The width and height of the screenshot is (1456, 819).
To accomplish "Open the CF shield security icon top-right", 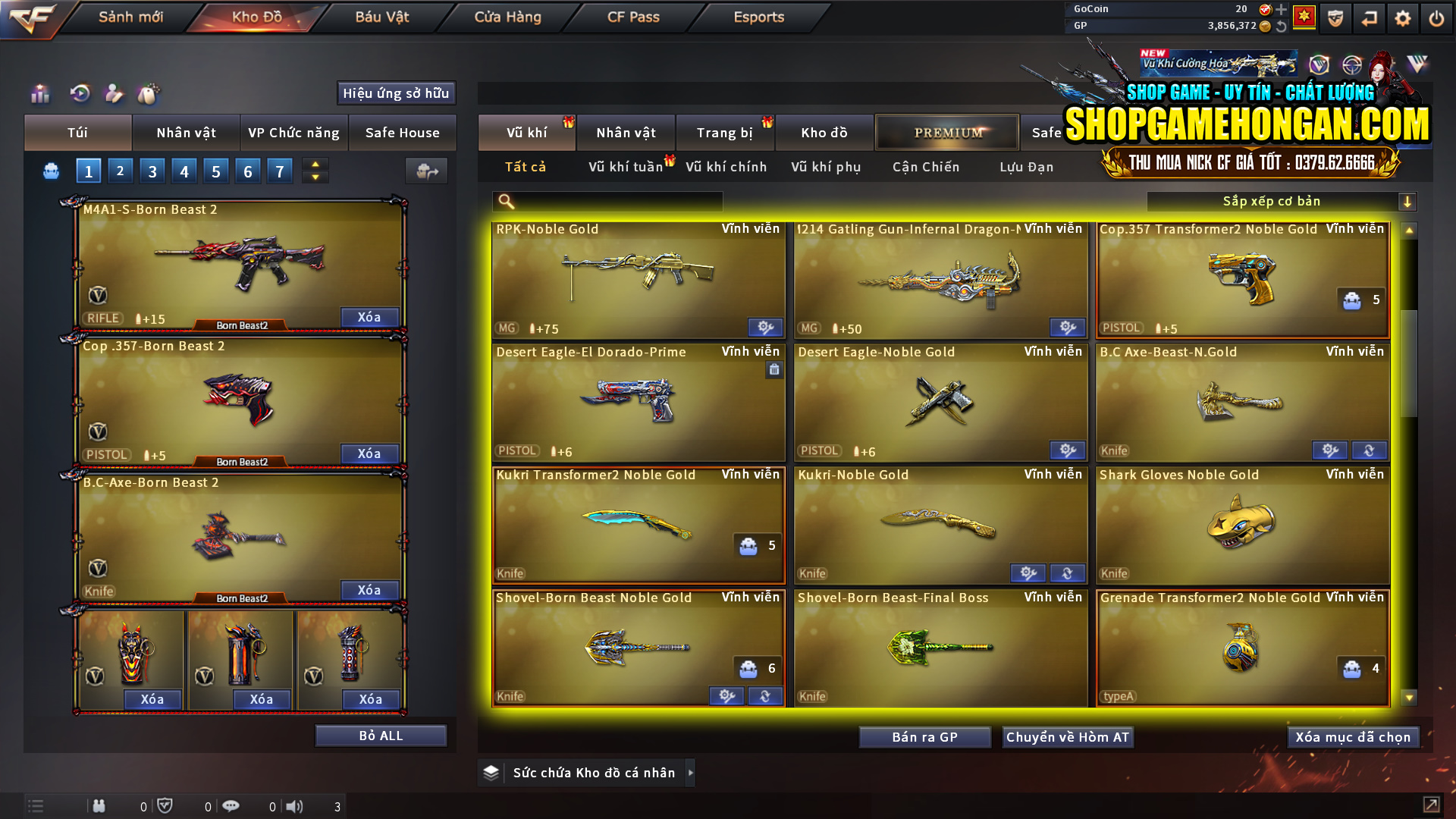I will pyautogui.click(x=1334, y=17).
